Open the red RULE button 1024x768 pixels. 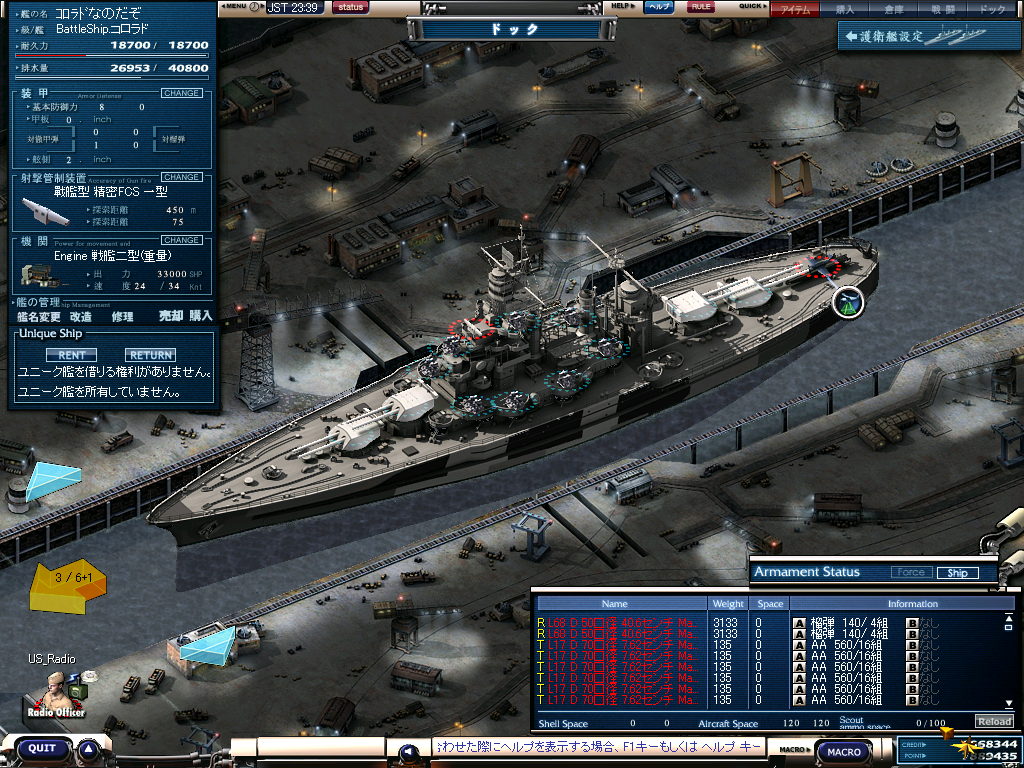pyautogui.click(x=701, y=7)
